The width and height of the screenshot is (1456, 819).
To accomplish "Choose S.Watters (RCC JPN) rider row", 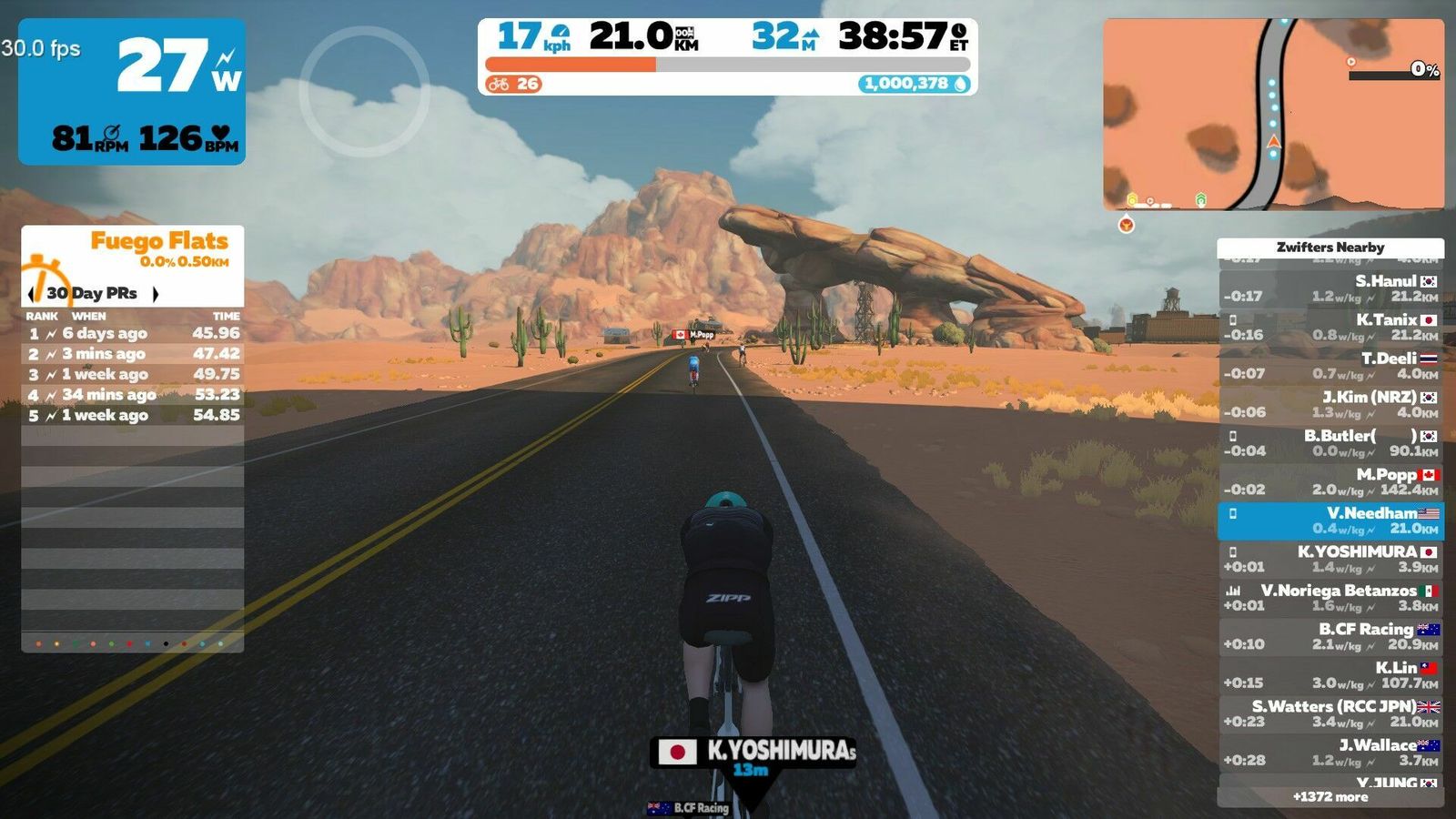I will coord(1330,713).
